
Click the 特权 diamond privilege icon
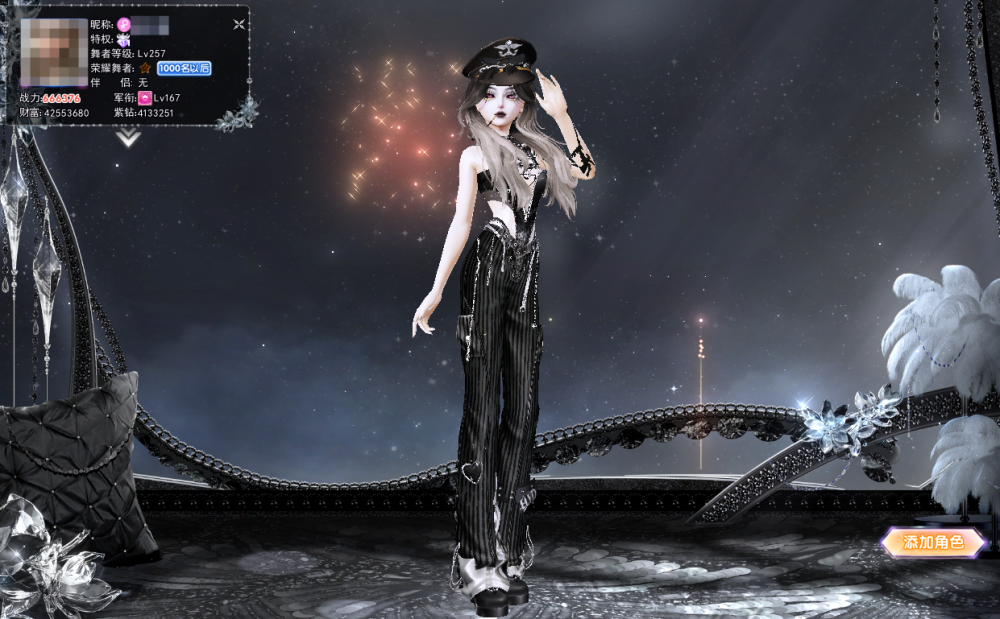coord(123,38)
